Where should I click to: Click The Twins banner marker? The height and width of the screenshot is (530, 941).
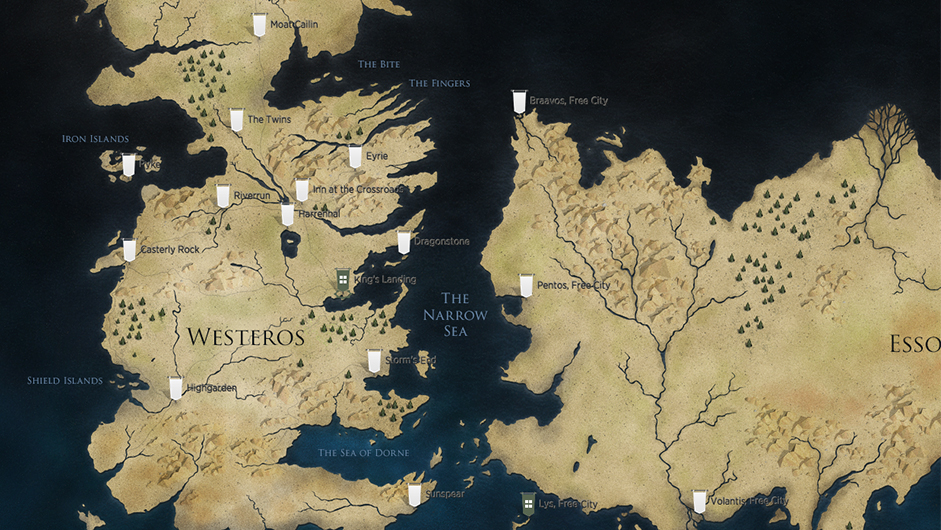pyautogui.click(x=236, y=120)
